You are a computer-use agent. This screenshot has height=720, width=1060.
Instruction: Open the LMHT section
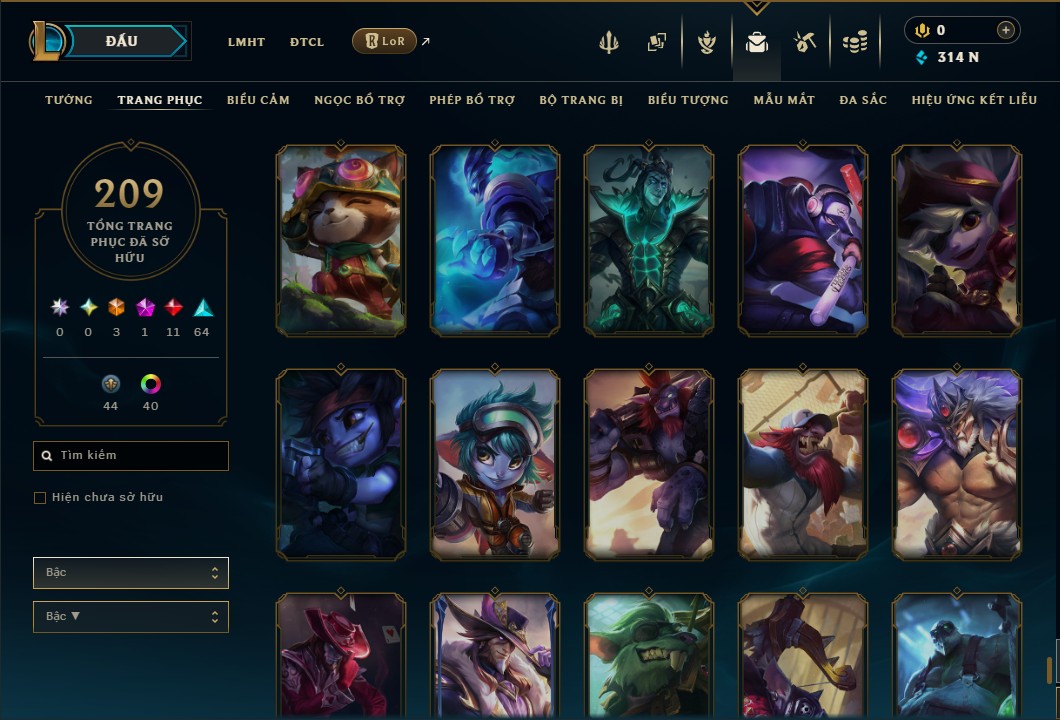246,42
